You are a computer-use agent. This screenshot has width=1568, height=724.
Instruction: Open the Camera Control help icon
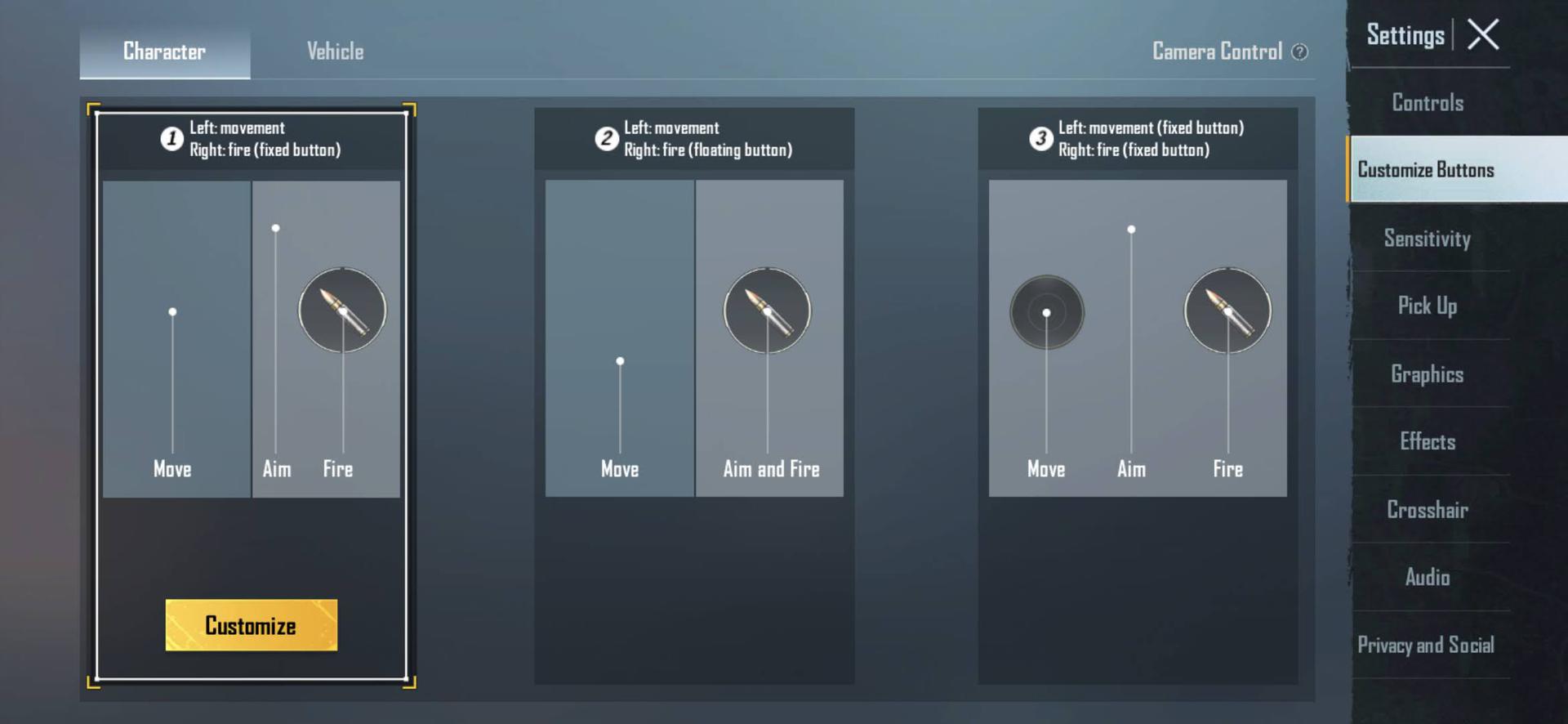point(1299,52)
